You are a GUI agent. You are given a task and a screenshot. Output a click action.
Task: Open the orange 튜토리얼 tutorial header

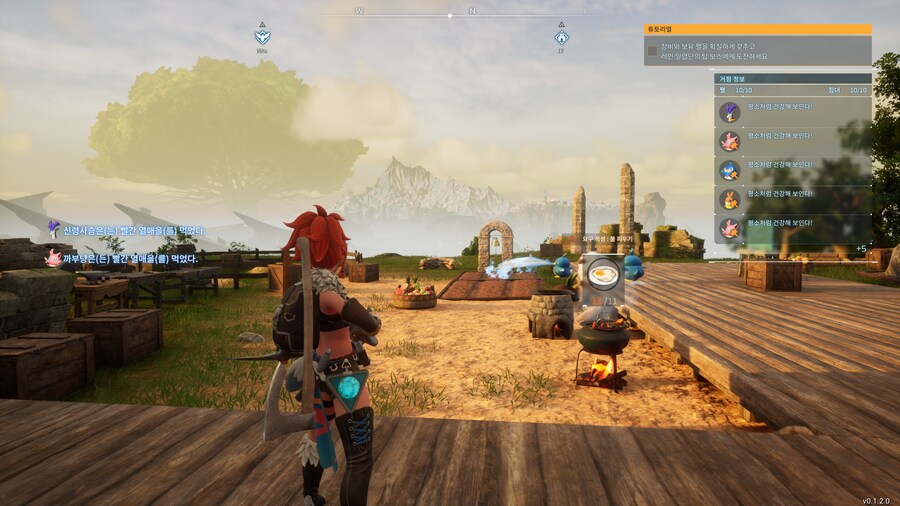click(757, 30)
